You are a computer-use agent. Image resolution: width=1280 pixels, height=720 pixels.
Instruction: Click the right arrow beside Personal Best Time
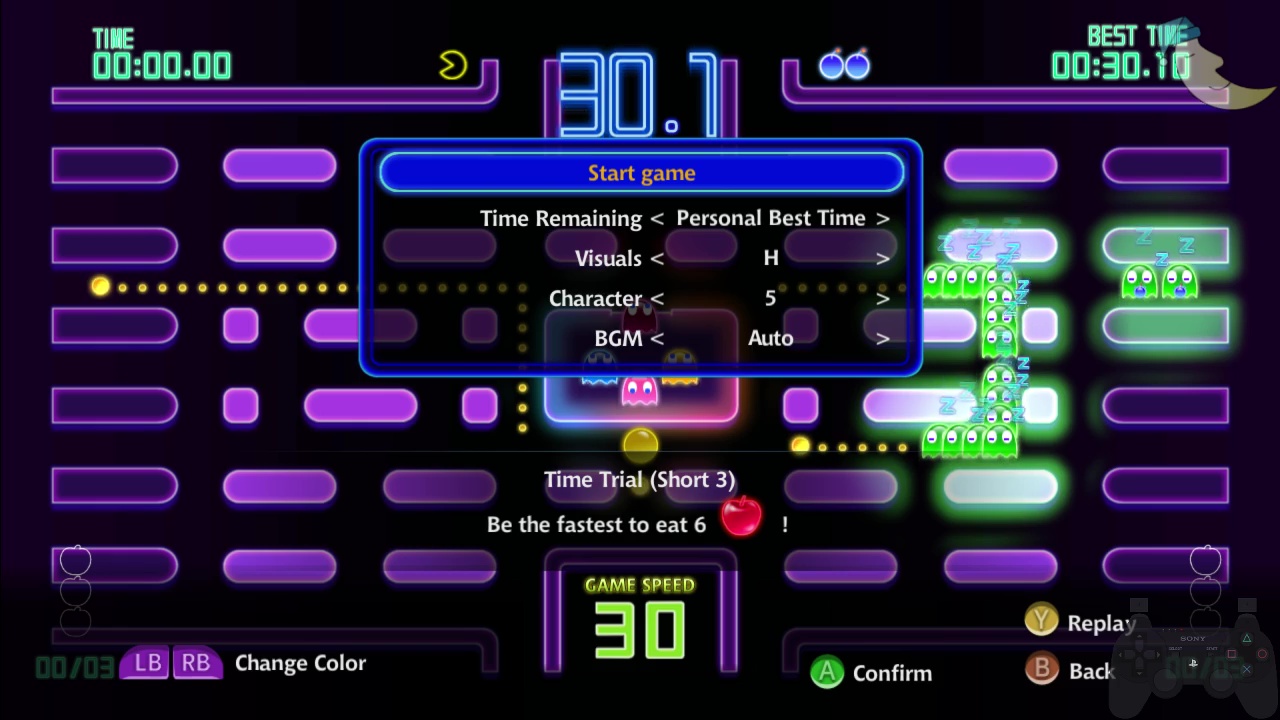pyautogui.click(x=882, y=218)
